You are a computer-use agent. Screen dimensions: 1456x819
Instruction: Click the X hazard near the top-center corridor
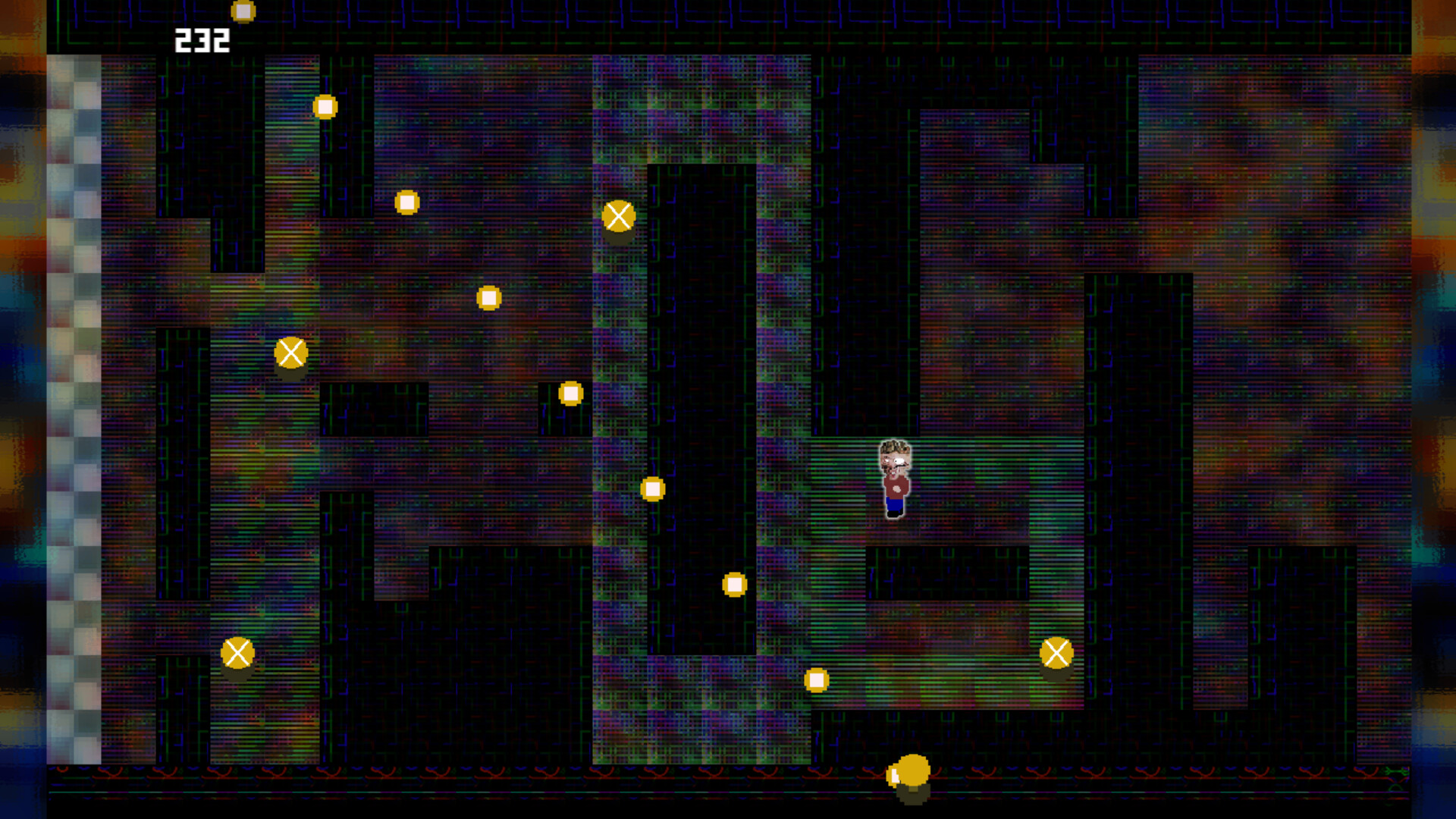tap(620, 216)
